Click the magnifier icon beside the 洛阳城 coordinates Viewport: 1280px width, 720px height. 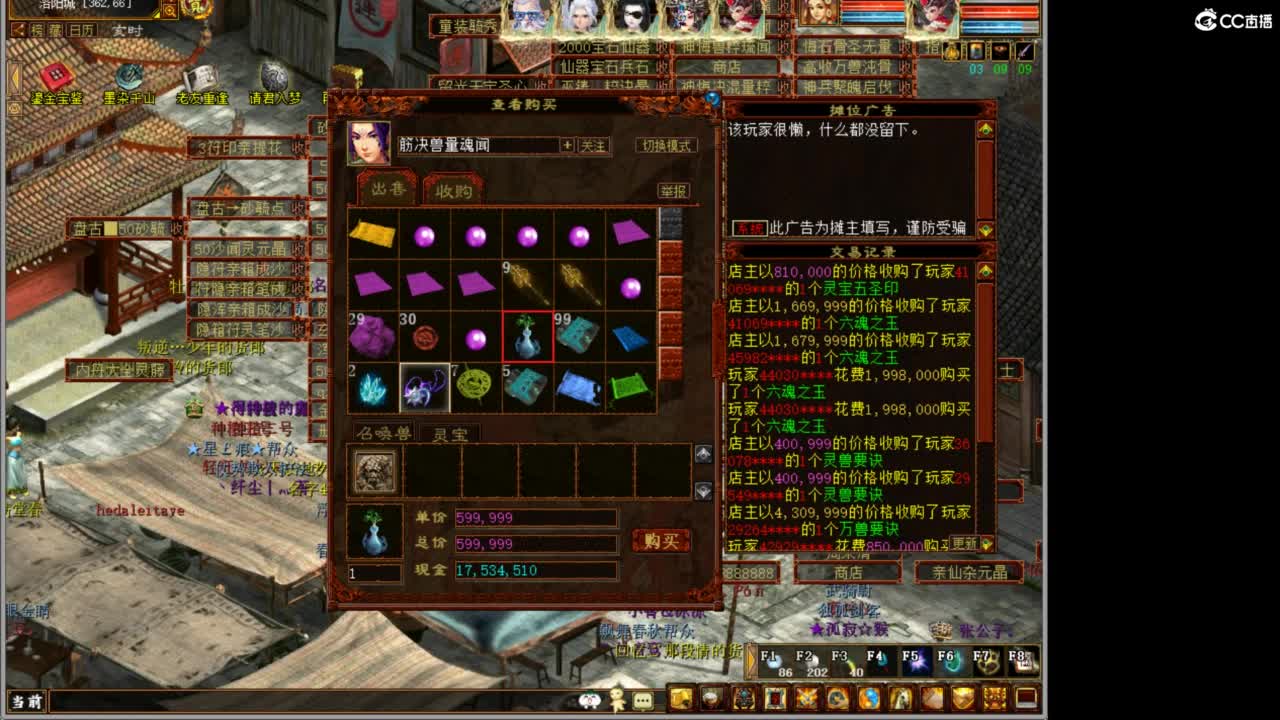[x=170, y=11]
